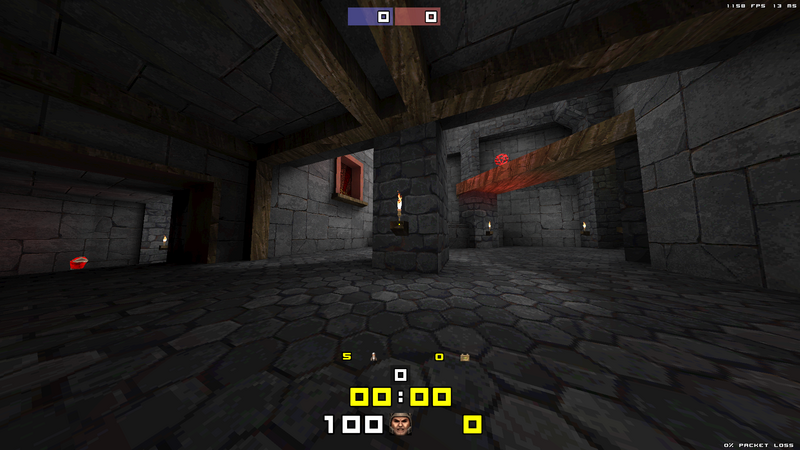Select the blue team score box
Viewport: 800px width, 450px height.
point(371,16)
